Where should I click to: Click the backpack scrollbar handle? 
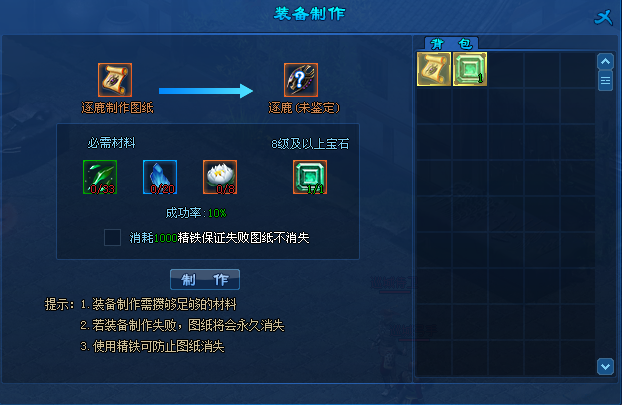point(604,81)
